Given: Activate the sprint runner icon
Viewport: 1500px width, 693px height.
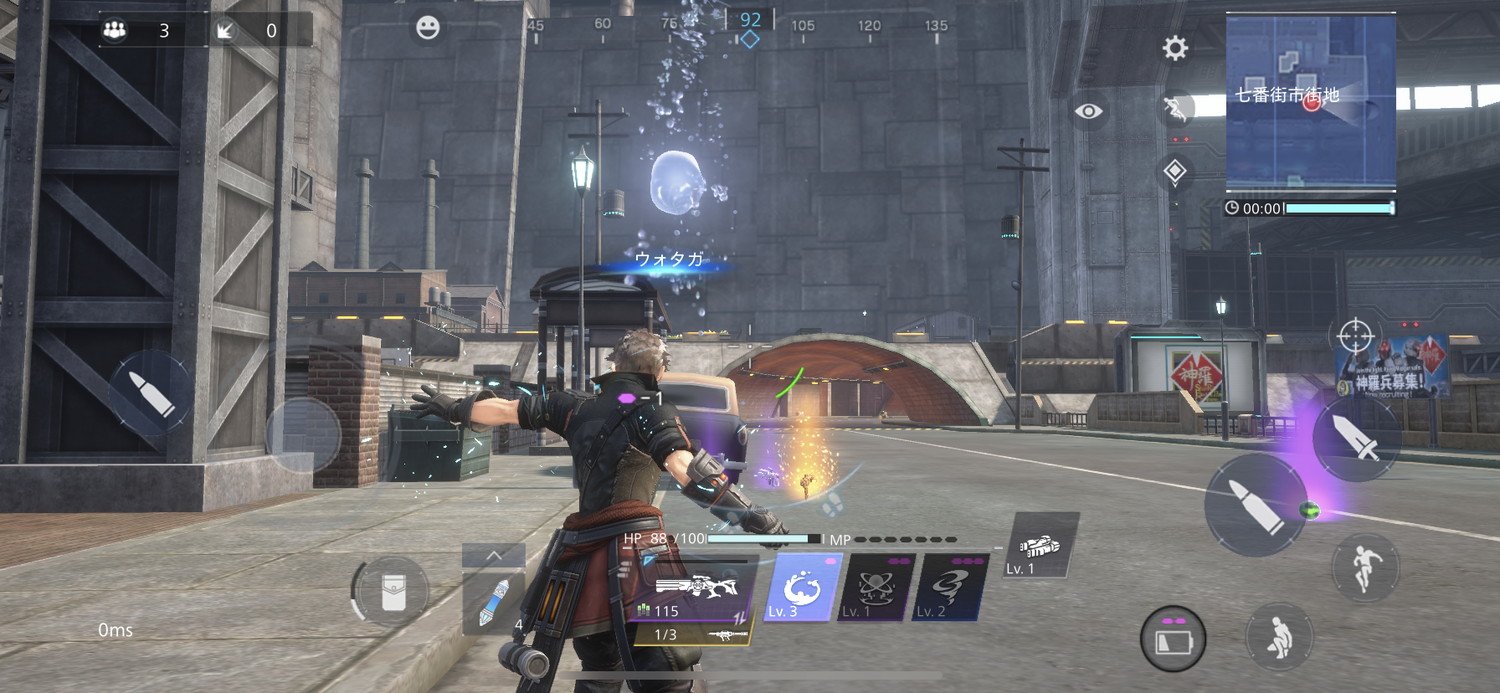Looking at the screenshot, I should pos(1178,108).
